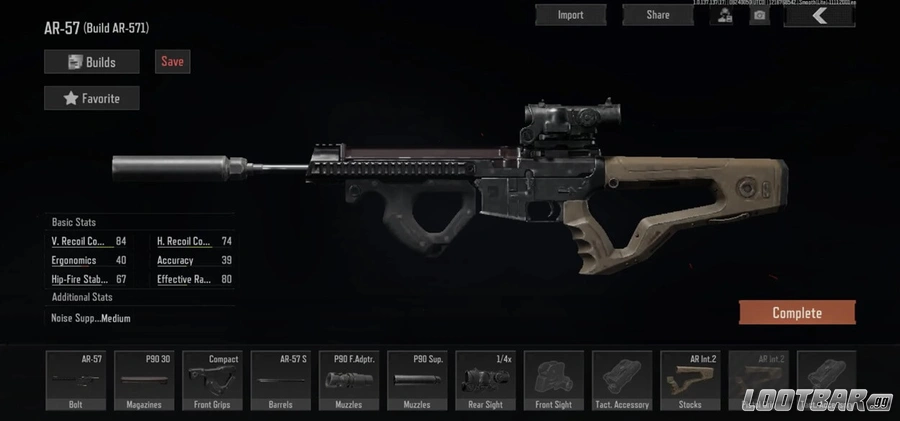Viewport: 900px width, 421px height.
Task: Open the AR Int.2 Stocks slot
Action: click(x=689, y=381)
